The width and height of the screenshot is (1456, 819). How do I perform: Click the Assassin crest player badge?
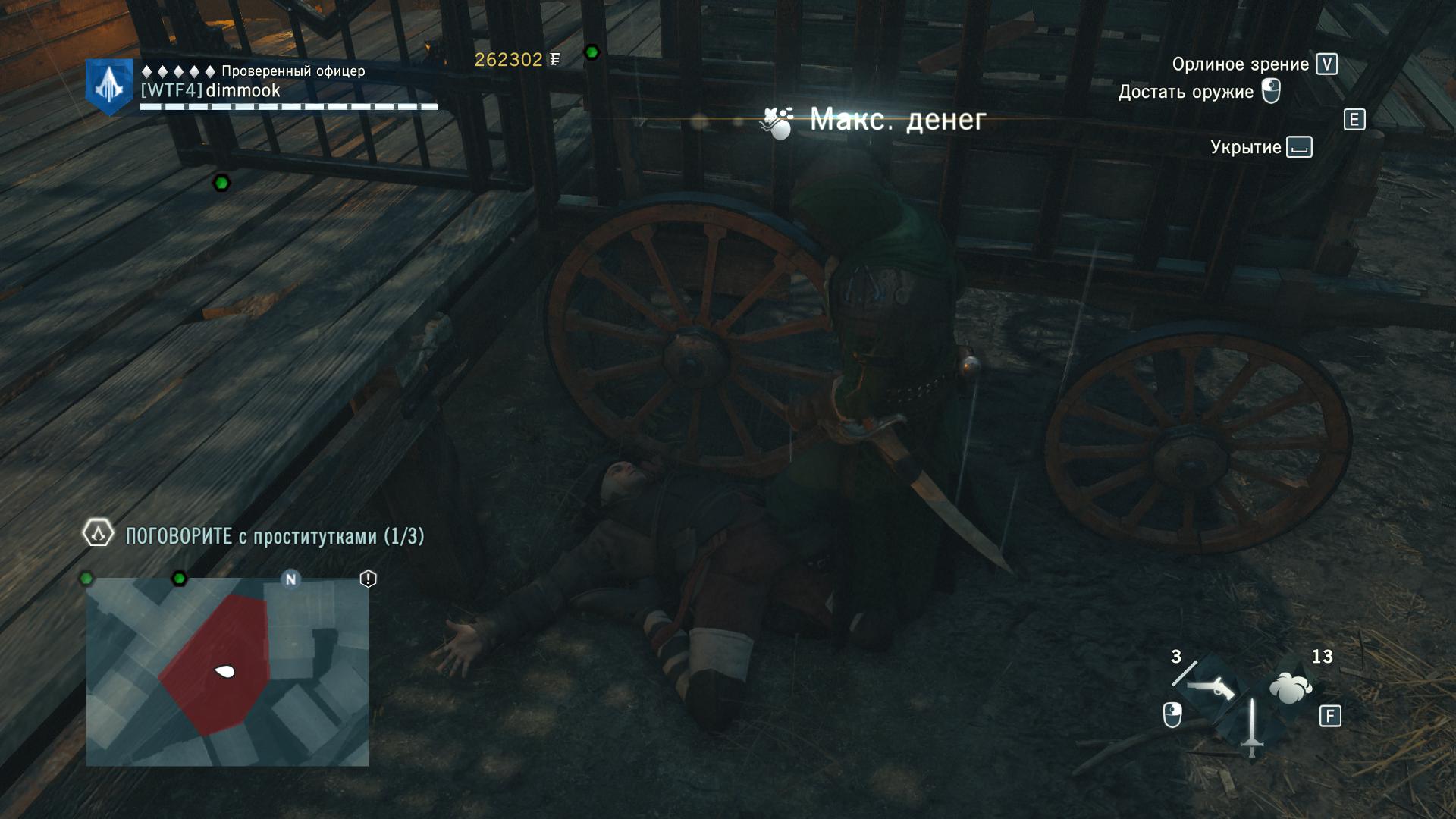coord(109,86)
